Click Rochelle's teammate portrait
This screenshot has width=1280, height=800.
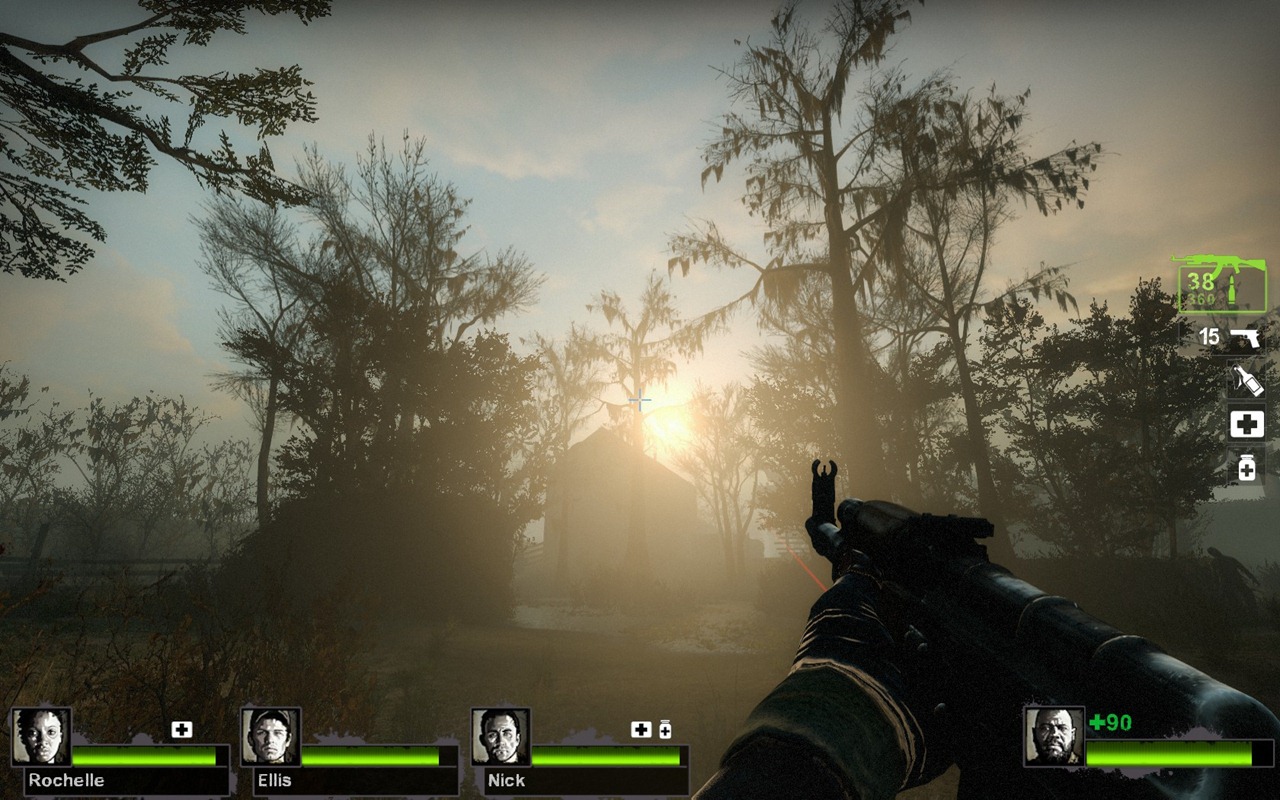click(x=41, y=737)
